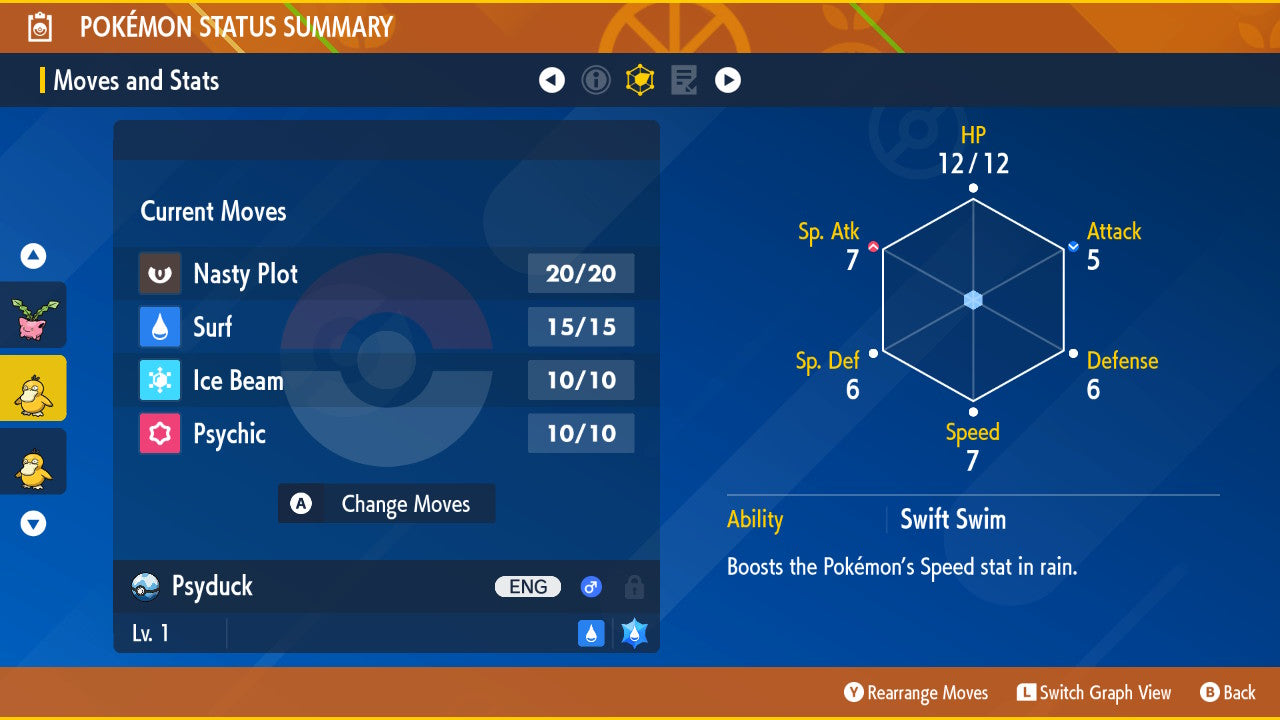Go to the next summary page arrow

coord(728,80)
